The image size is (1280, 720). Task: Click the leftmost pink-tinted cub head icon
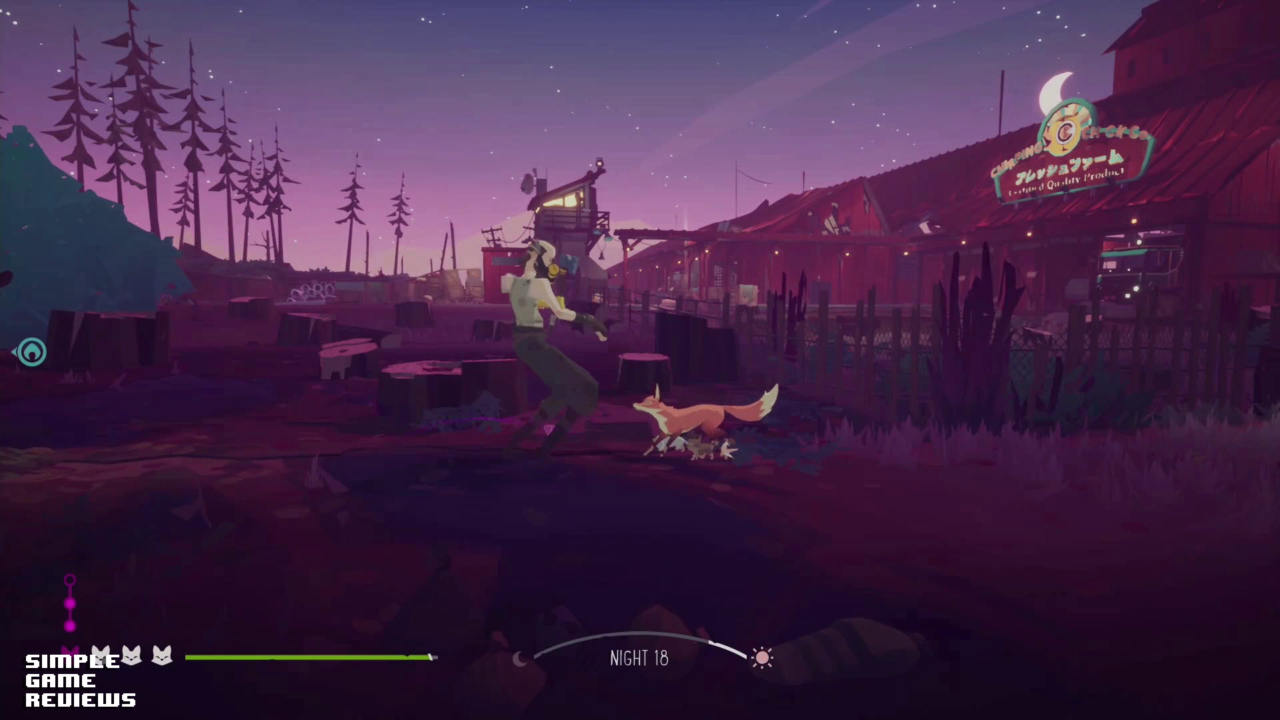(x=70, y=654)
